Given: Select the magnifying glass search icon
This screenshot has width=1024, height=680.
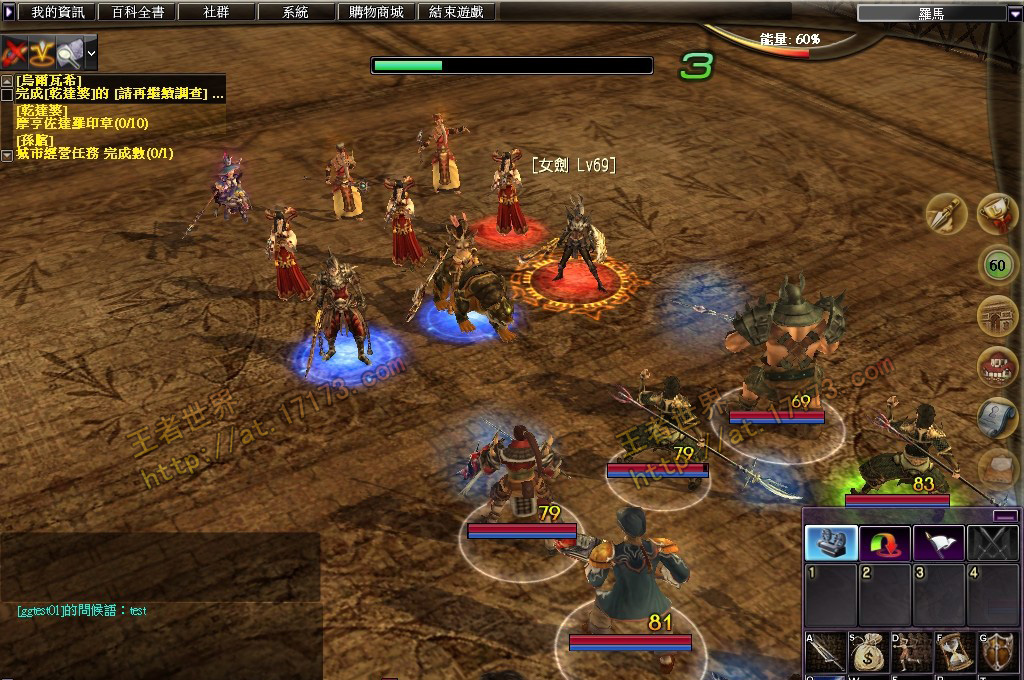Looking at the screenshot, I should (69, 51).
